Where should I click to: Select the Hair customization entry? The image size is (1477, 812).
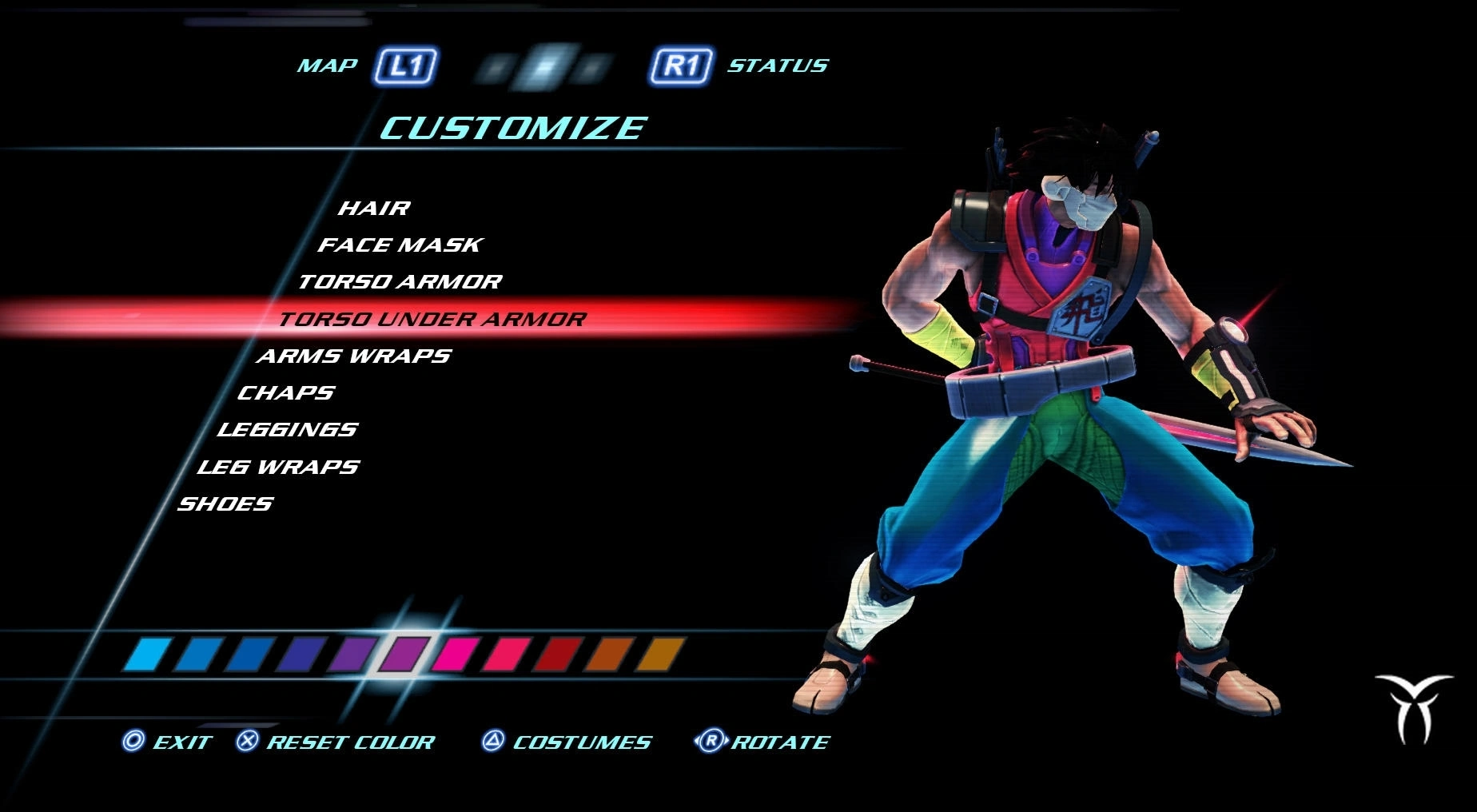click(x=373, y=209)
